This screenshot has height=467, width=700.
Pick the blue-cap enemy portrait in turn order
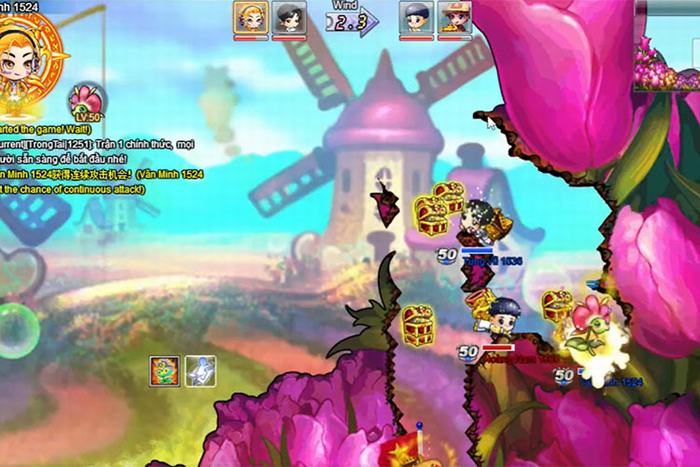tap(416, 18)
